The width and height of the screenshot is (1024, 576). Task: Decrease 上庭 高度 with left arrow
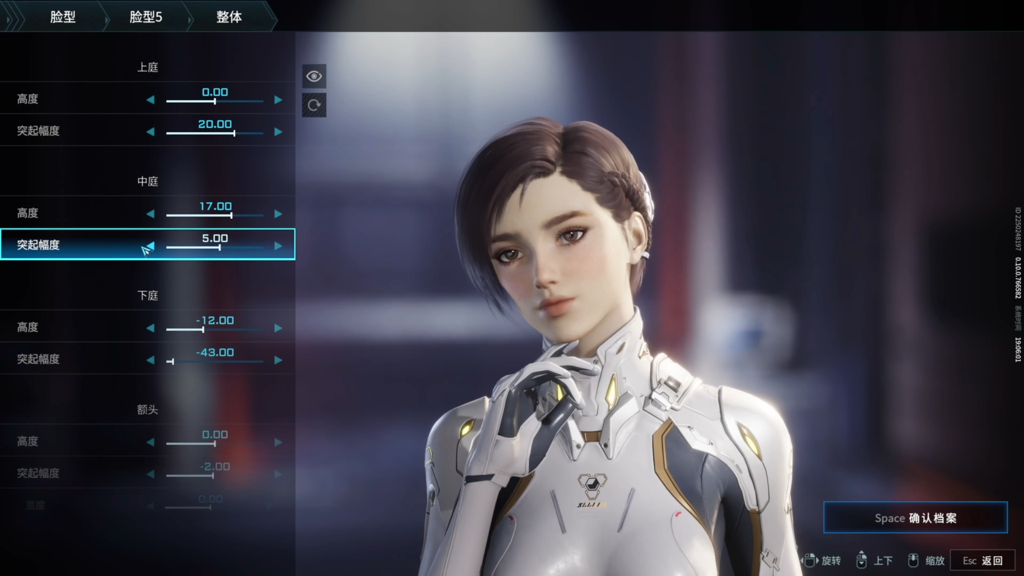151,100
